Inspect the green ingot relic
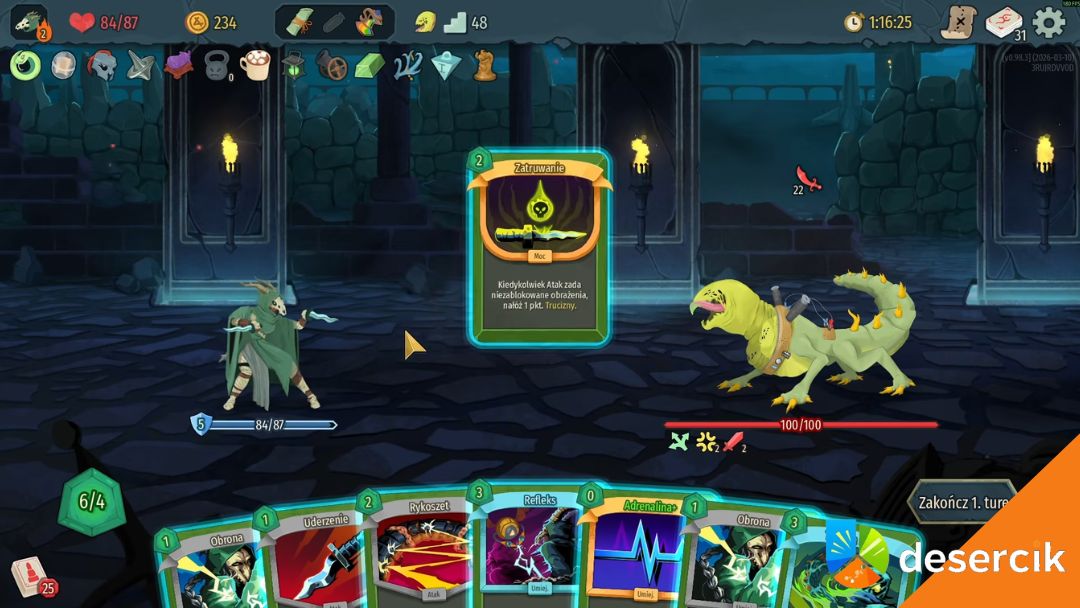Image resolution: width=1080 pixels, height=608 pixels. tap(369, 66)
